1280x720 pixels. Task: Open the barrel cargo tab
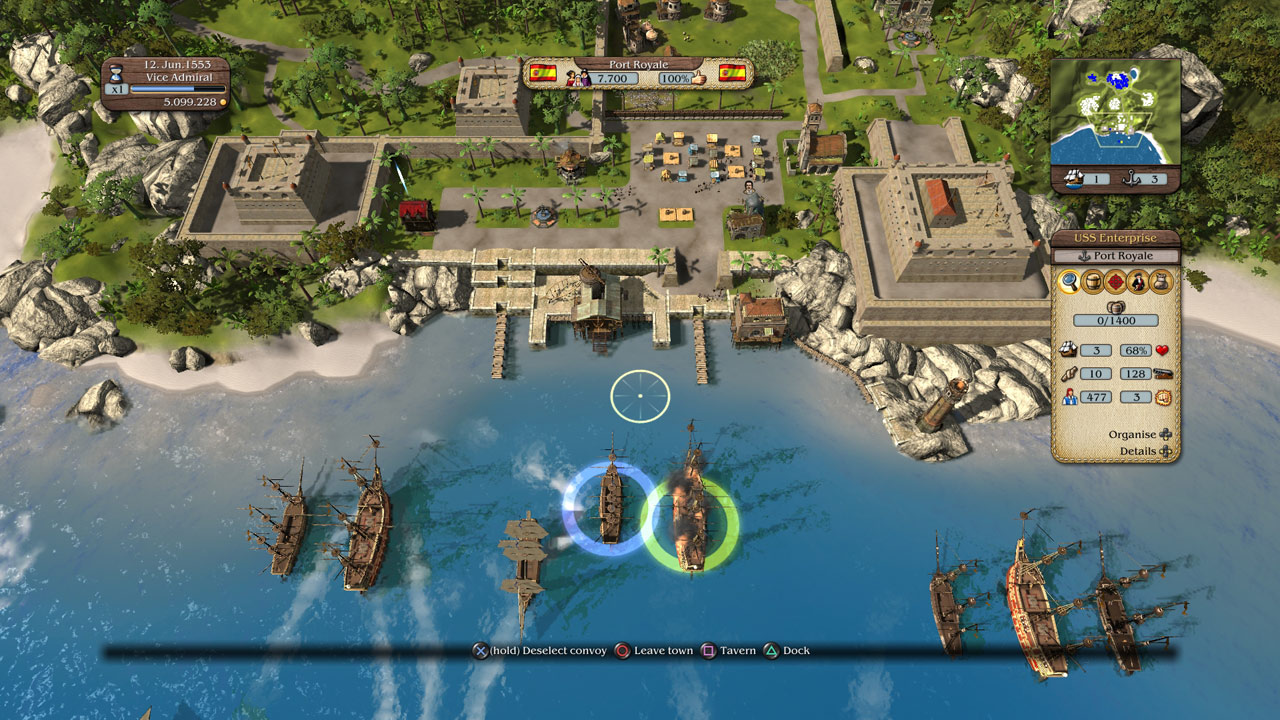coord(1093,283)
